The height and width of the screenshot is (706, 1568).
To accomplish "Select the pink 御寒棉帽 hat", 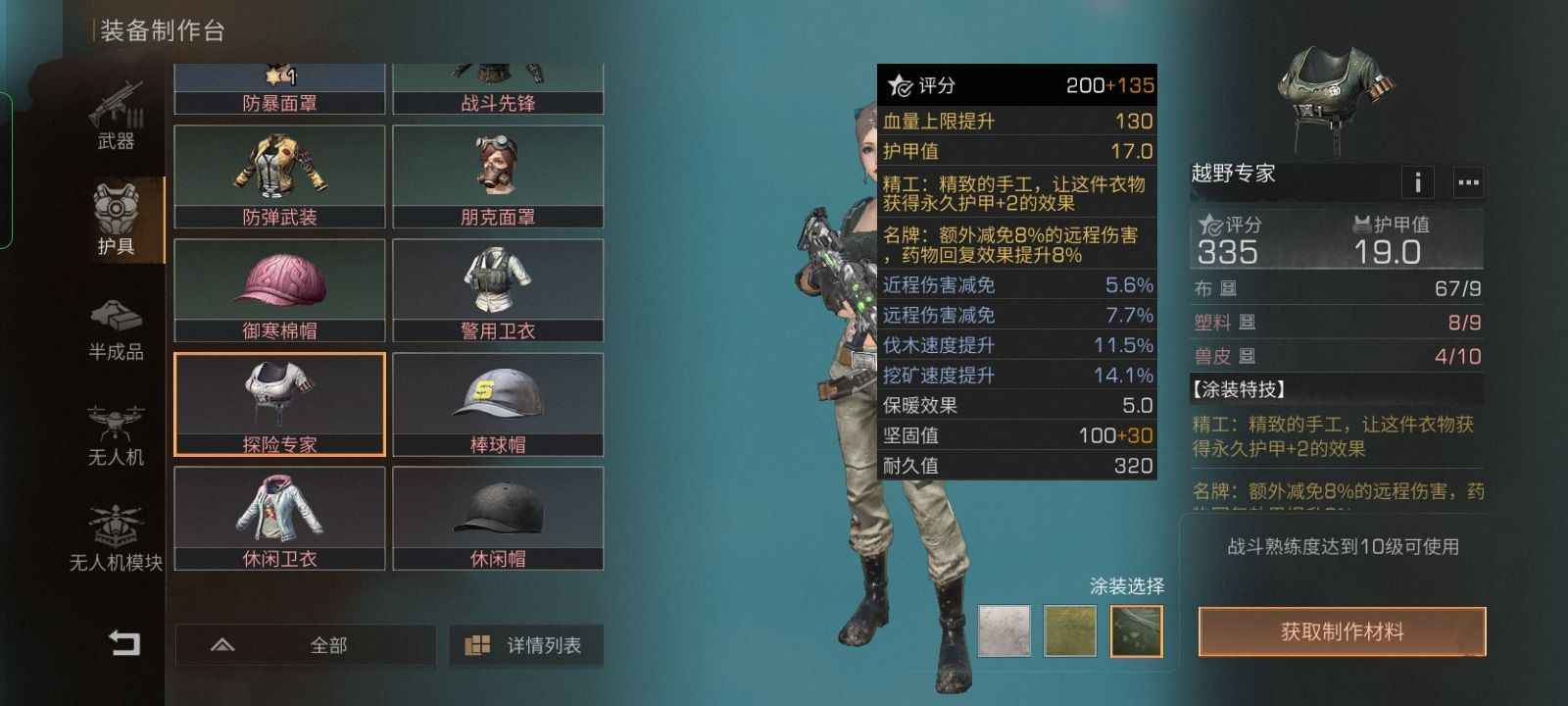I will 279,290.
